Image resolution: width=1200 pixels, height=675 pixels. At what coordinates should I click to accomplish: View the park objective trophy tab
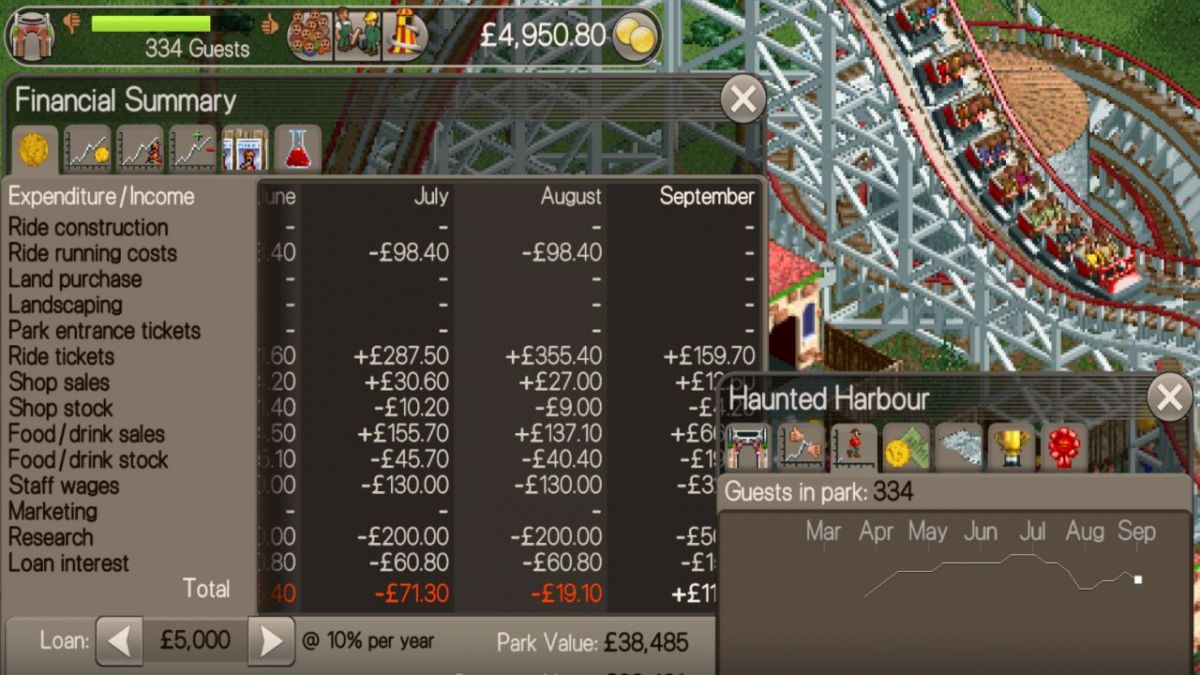1011,448
